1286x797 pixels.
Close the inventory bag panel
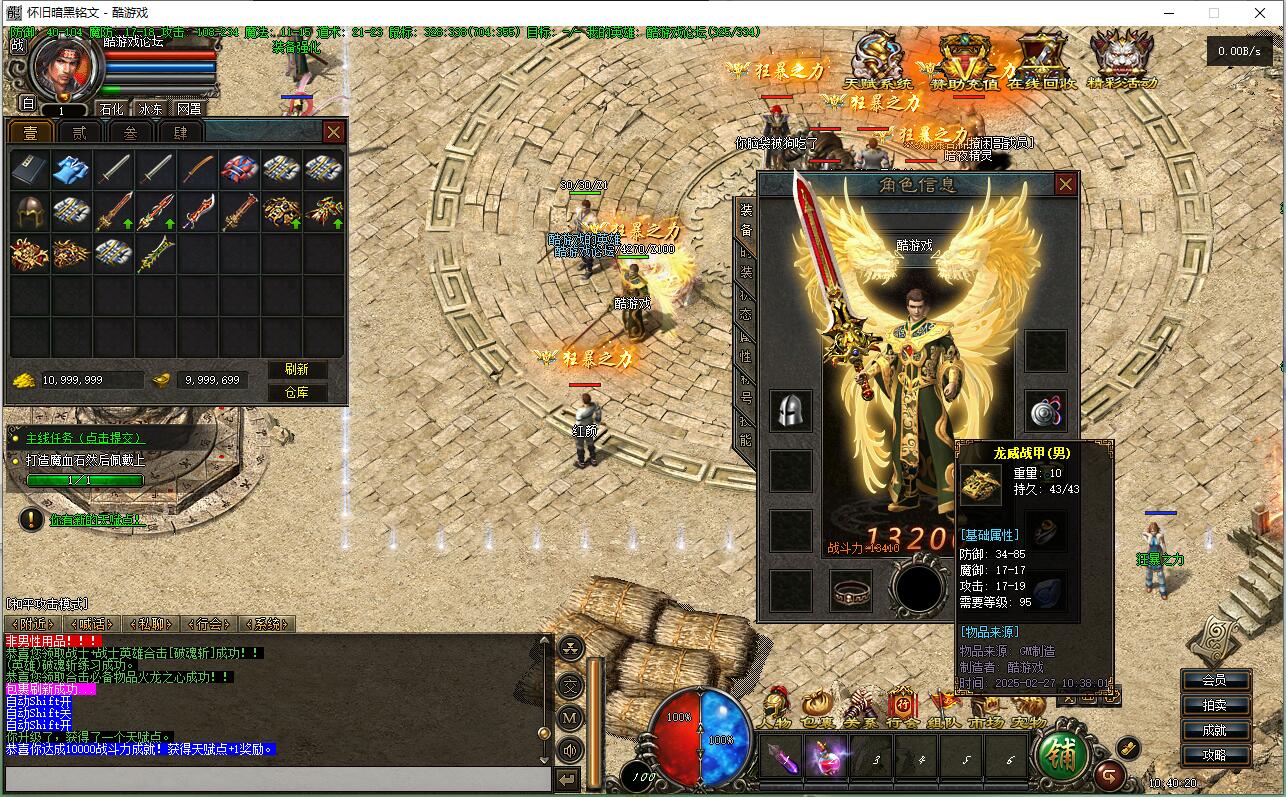click(334, 132)
